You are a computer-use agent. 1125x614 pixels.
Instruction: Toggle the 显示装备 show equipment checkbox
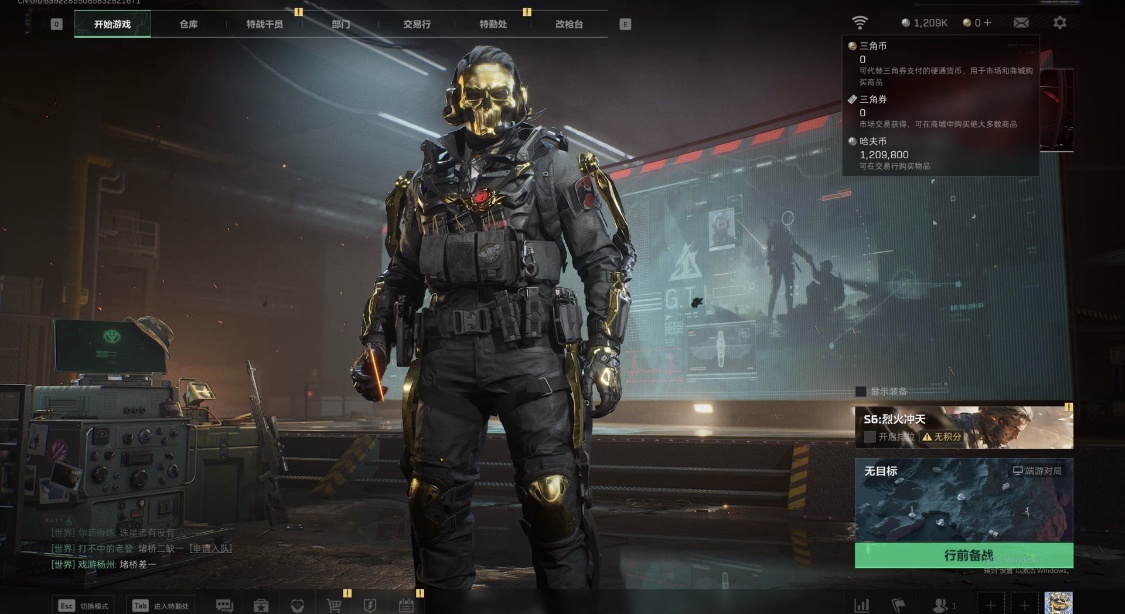tap(861, 391)
